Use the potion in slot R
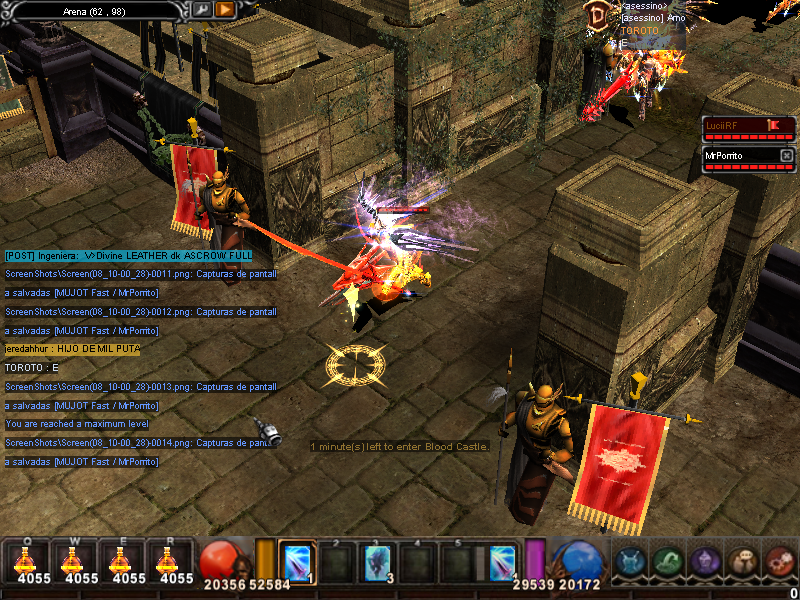Viewport: 800px width, 600px height. (x=171, y=560)
